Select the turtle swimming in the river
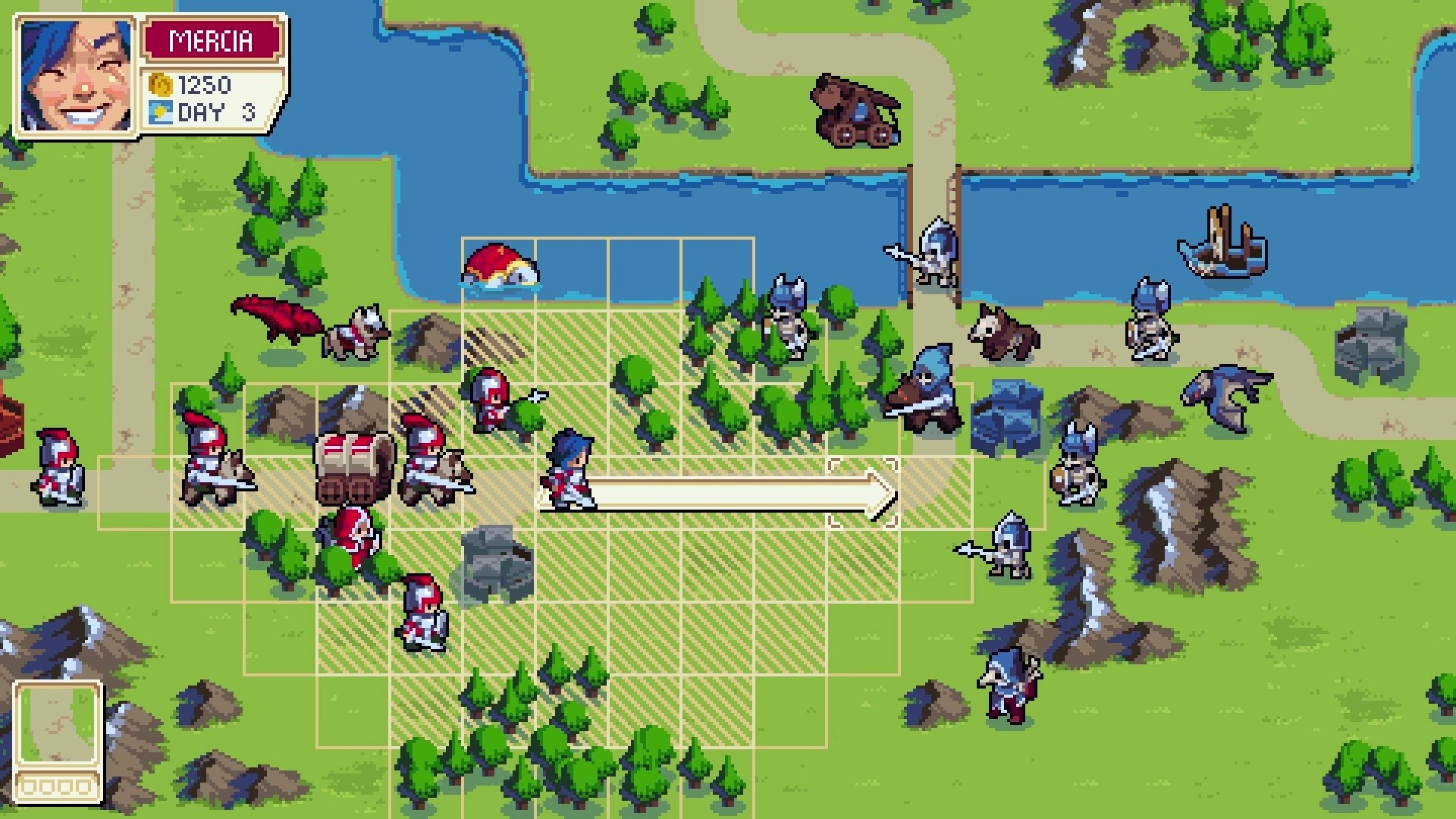This screenshot has width=1456, height=819. point(500,265)
